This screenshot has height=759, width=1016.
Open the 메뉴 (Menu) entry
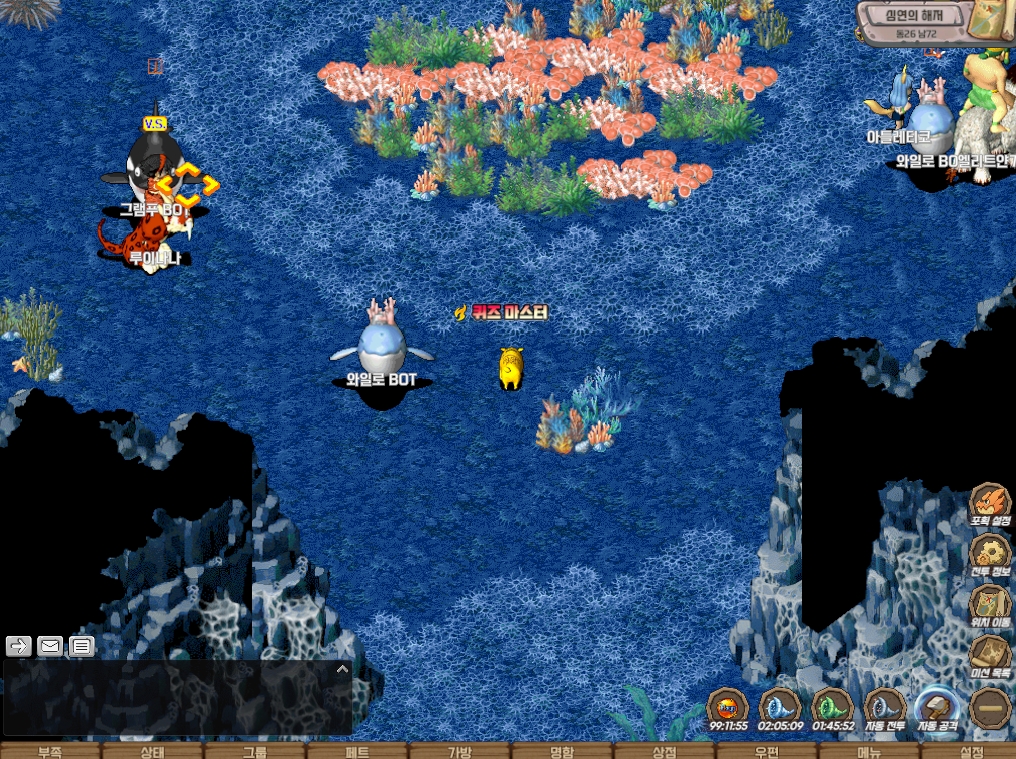click(869, 751)
